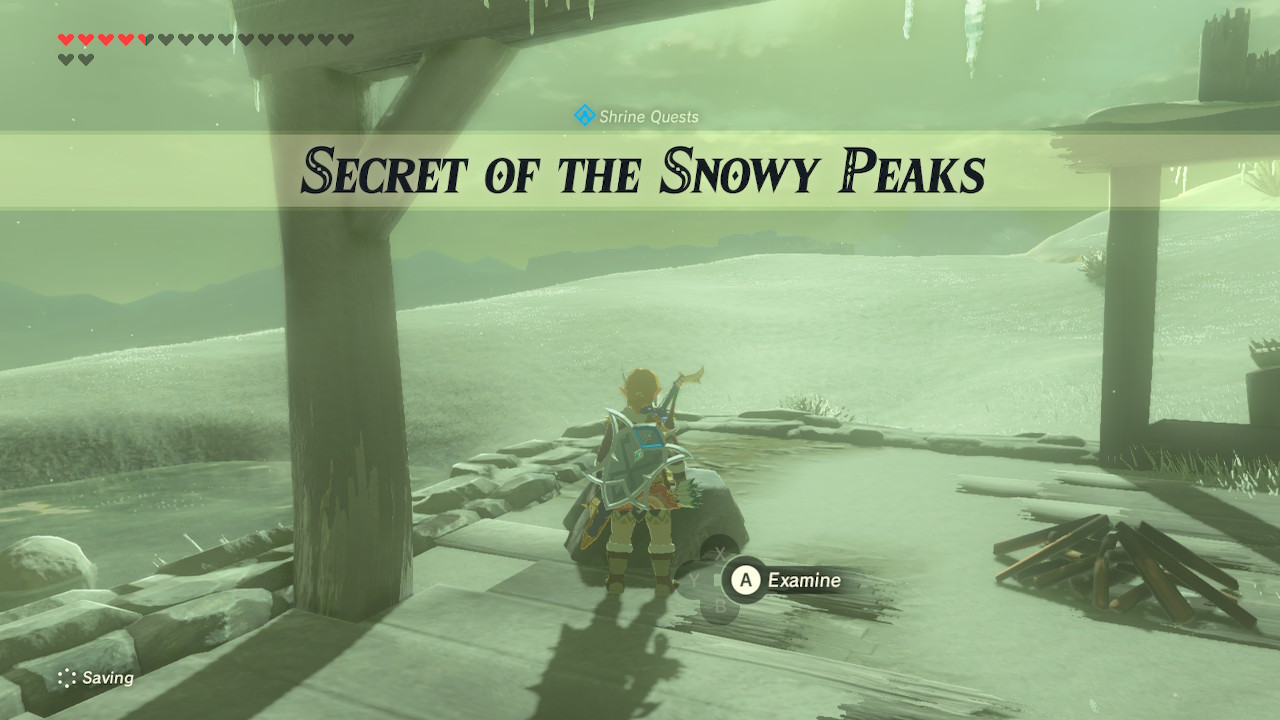Click the Y button on the controller overlay

(694, 579)
